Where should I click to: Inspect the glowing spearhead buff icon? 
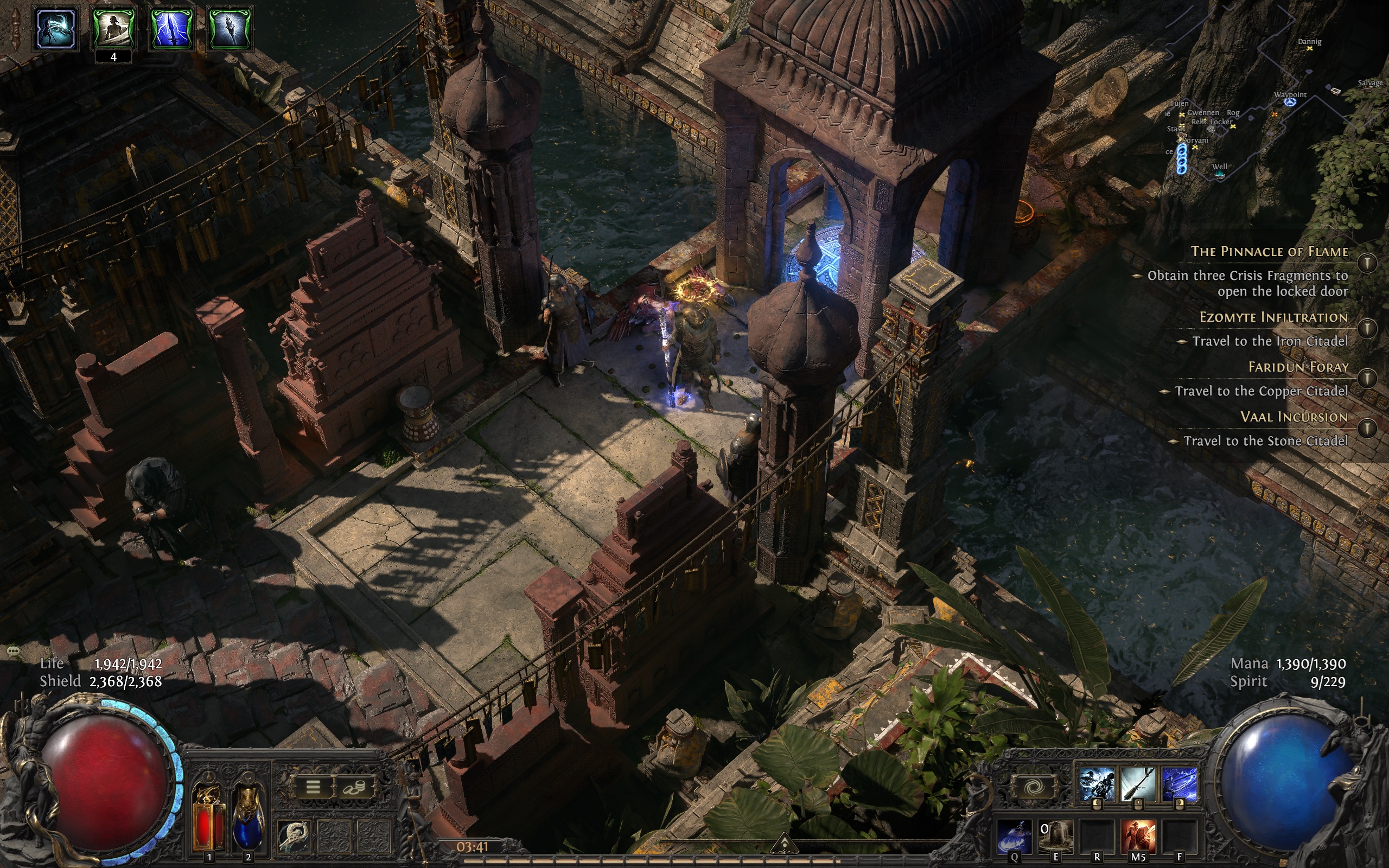coord(229,28)
